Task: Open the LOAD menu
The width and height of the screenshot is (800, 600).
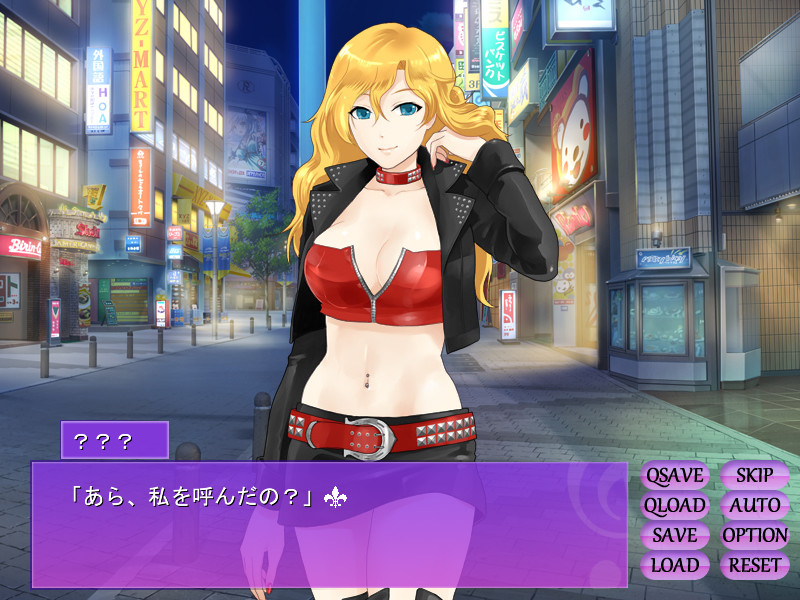Action: coord(675,565)
